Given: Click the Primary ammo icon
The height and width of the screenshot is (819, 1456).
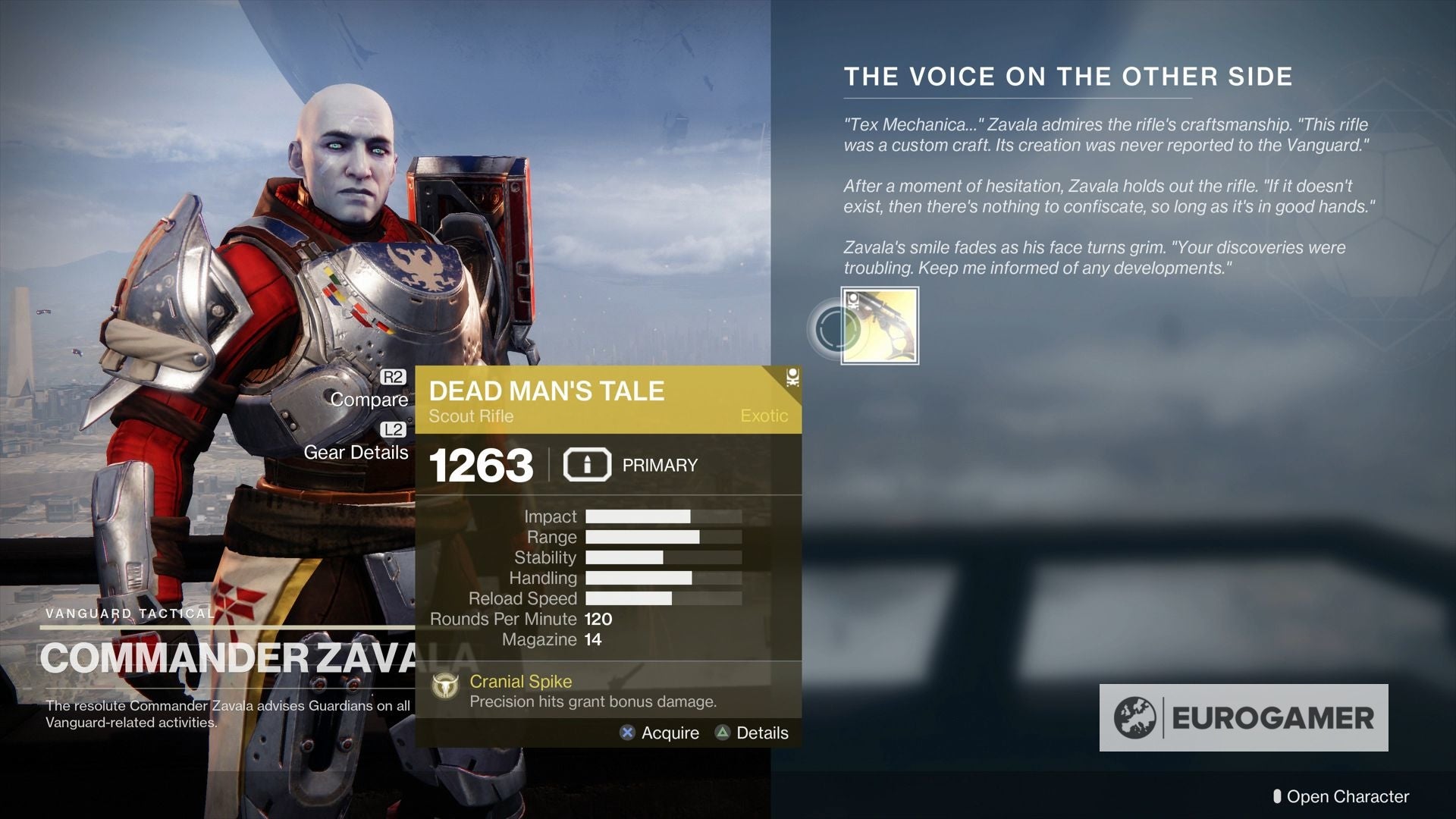Looking at the screenshot, I should [587, 465].
